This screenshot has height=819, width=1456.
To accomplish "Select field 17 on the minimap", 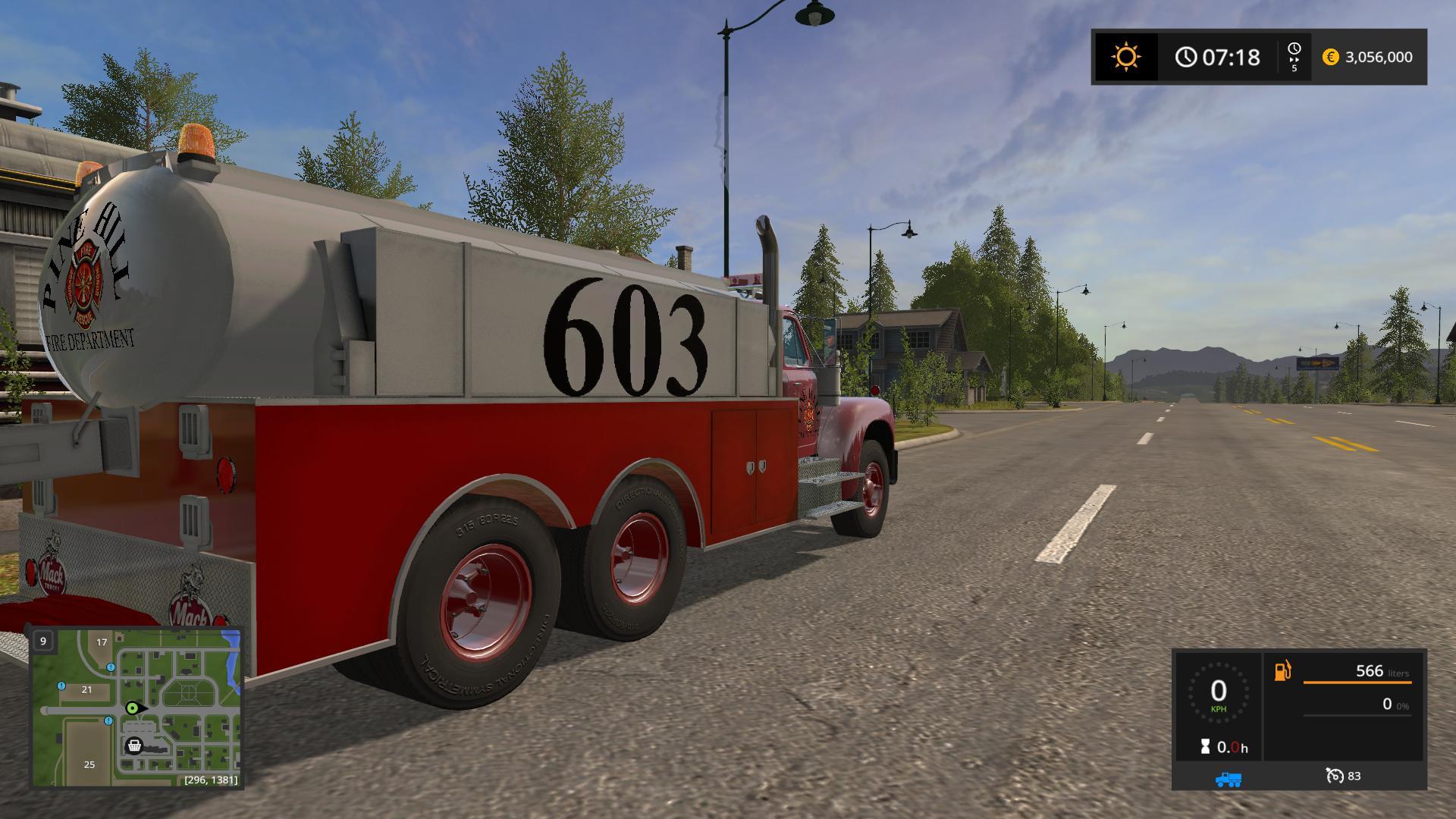I will click(102, 642).
